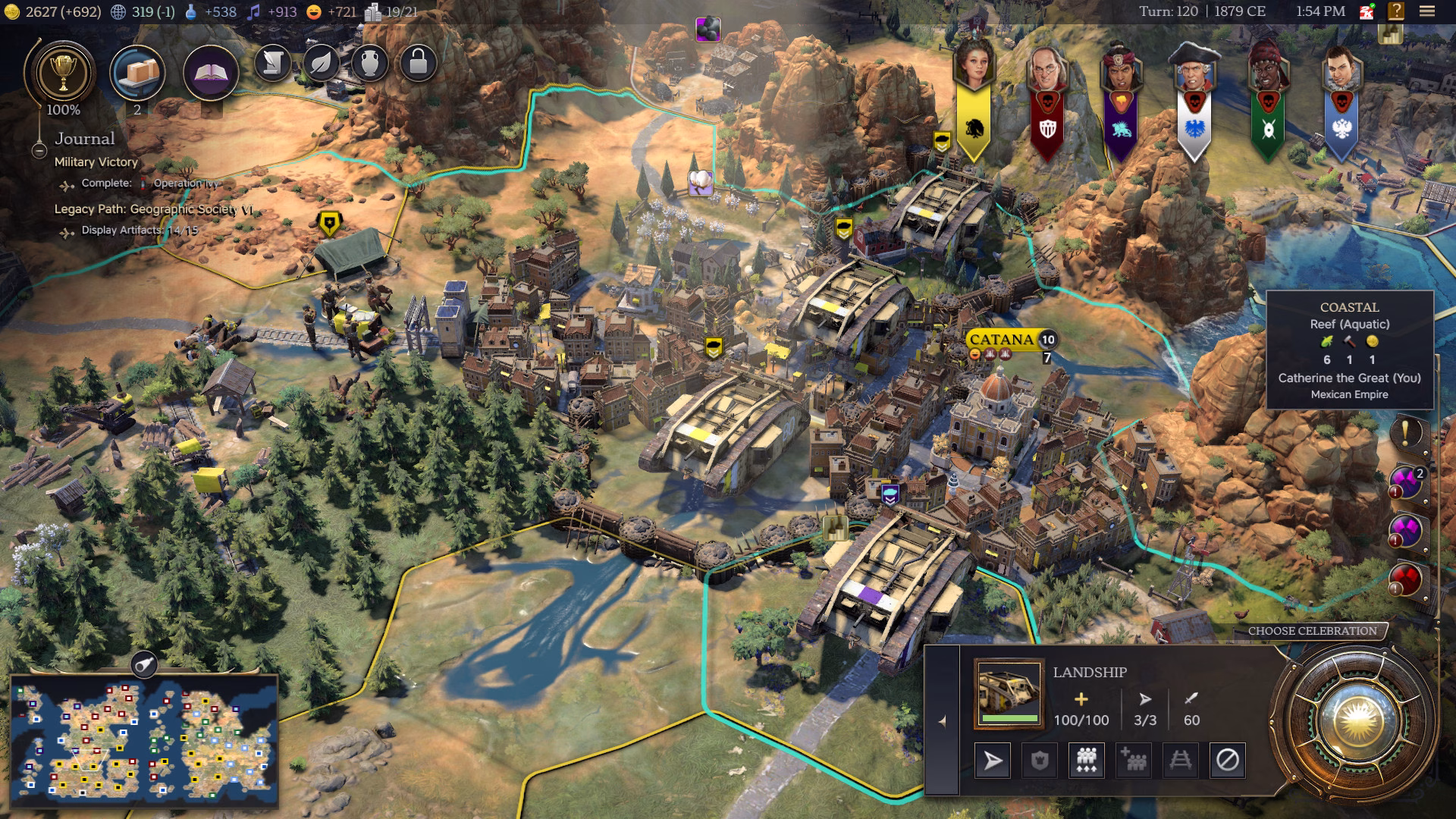Choose the Landship move action

[x=992, y=760]
